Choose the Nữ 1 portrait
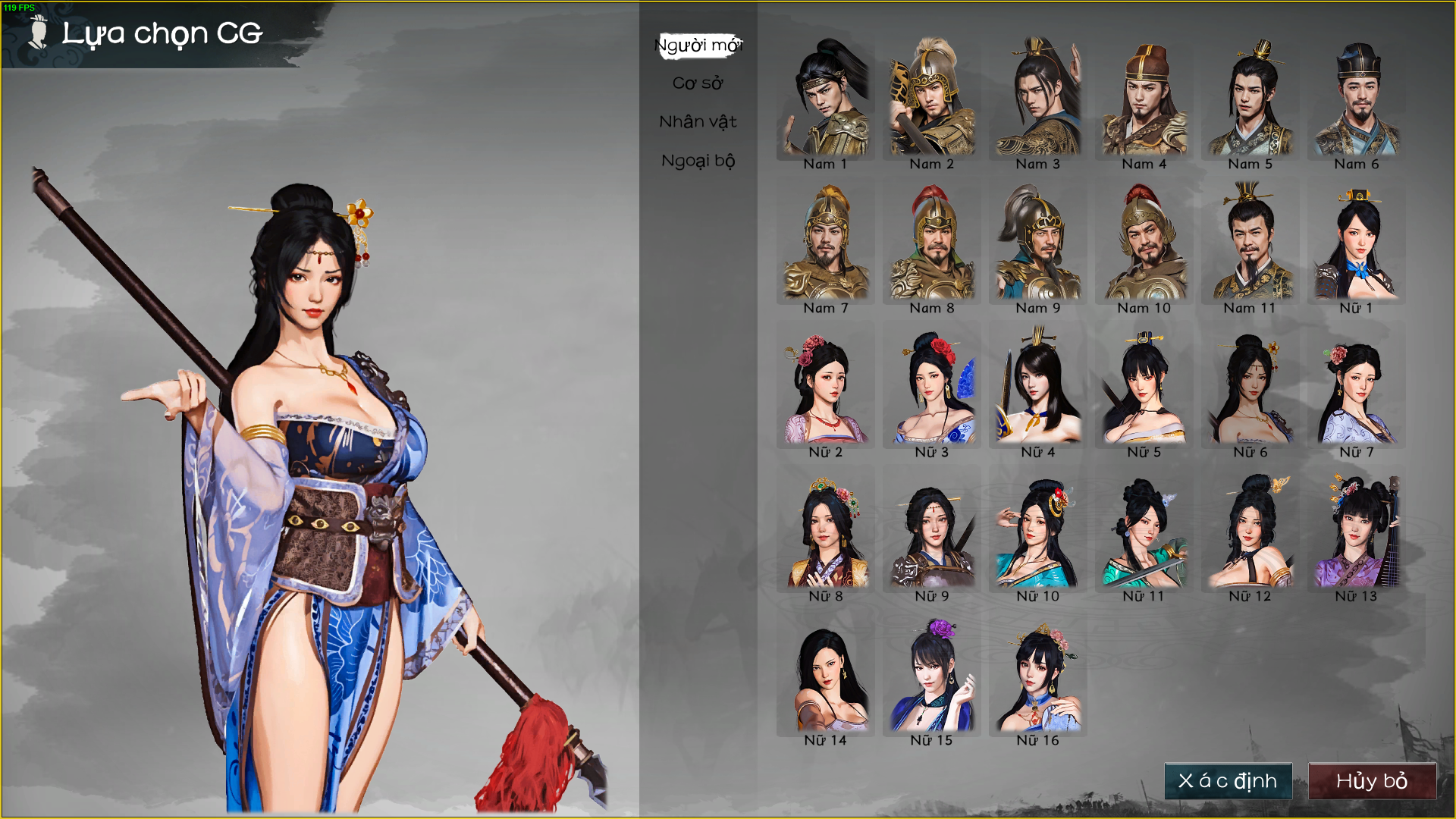This screenshot has height=819, width=1456. click(1357, 243)
